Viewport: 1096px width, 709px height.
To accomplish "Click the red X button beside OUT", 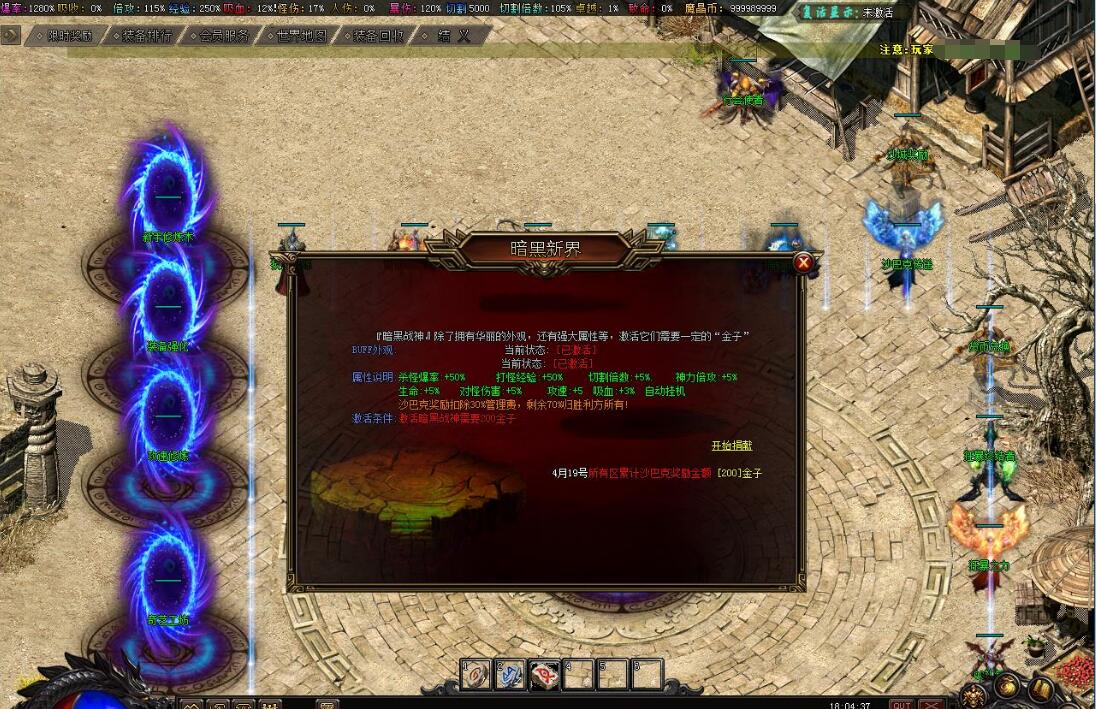I will coord(931,703).
